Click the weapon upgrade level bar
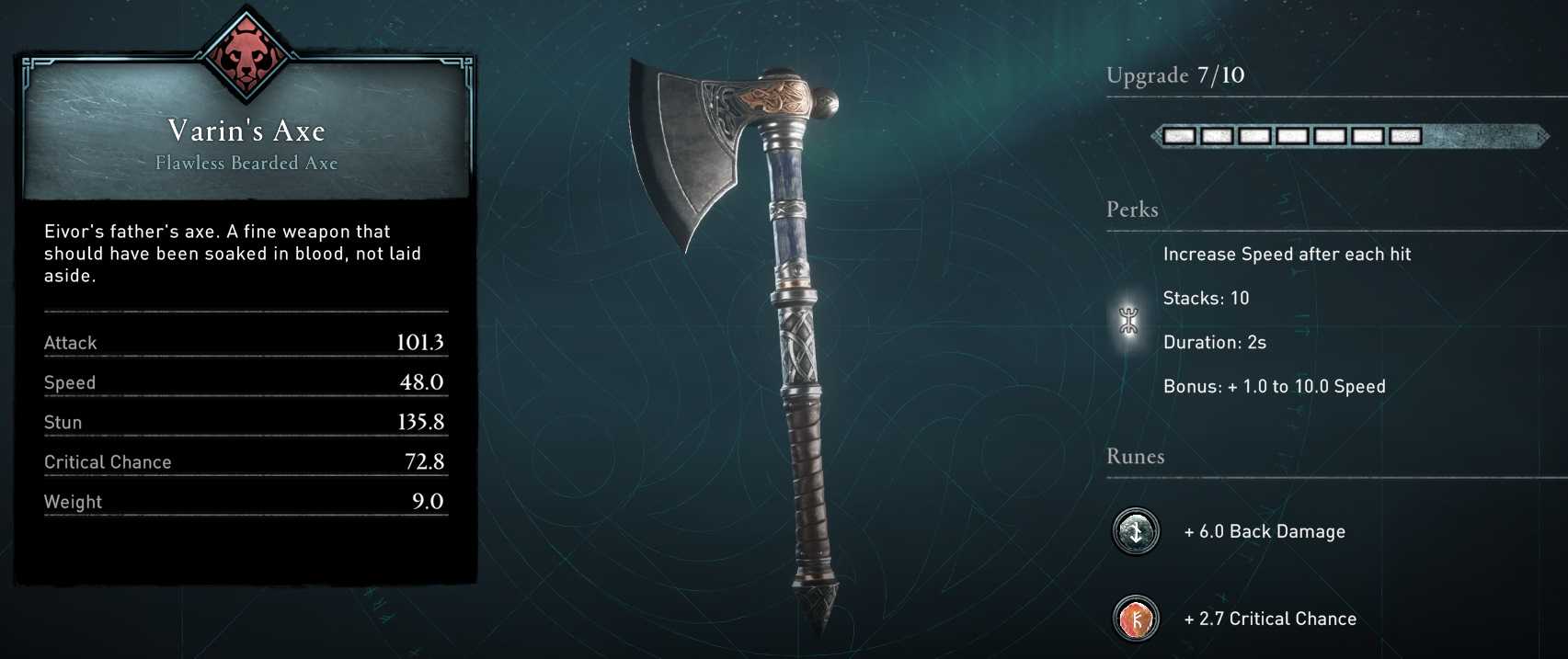The height and width of the screenshot is (659, 1568). pos(1348,136)
